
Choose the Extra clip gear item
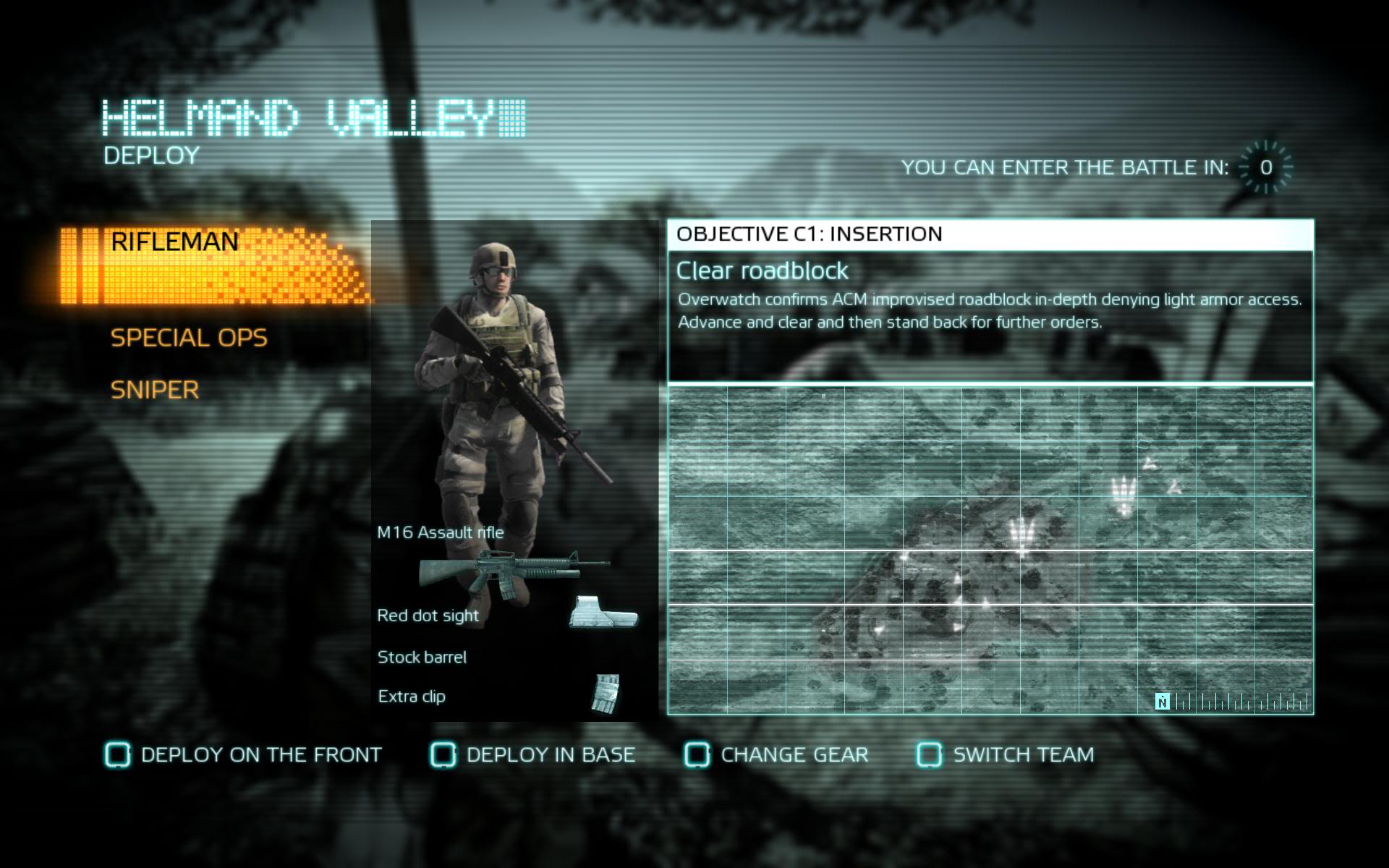click(412, 697)
